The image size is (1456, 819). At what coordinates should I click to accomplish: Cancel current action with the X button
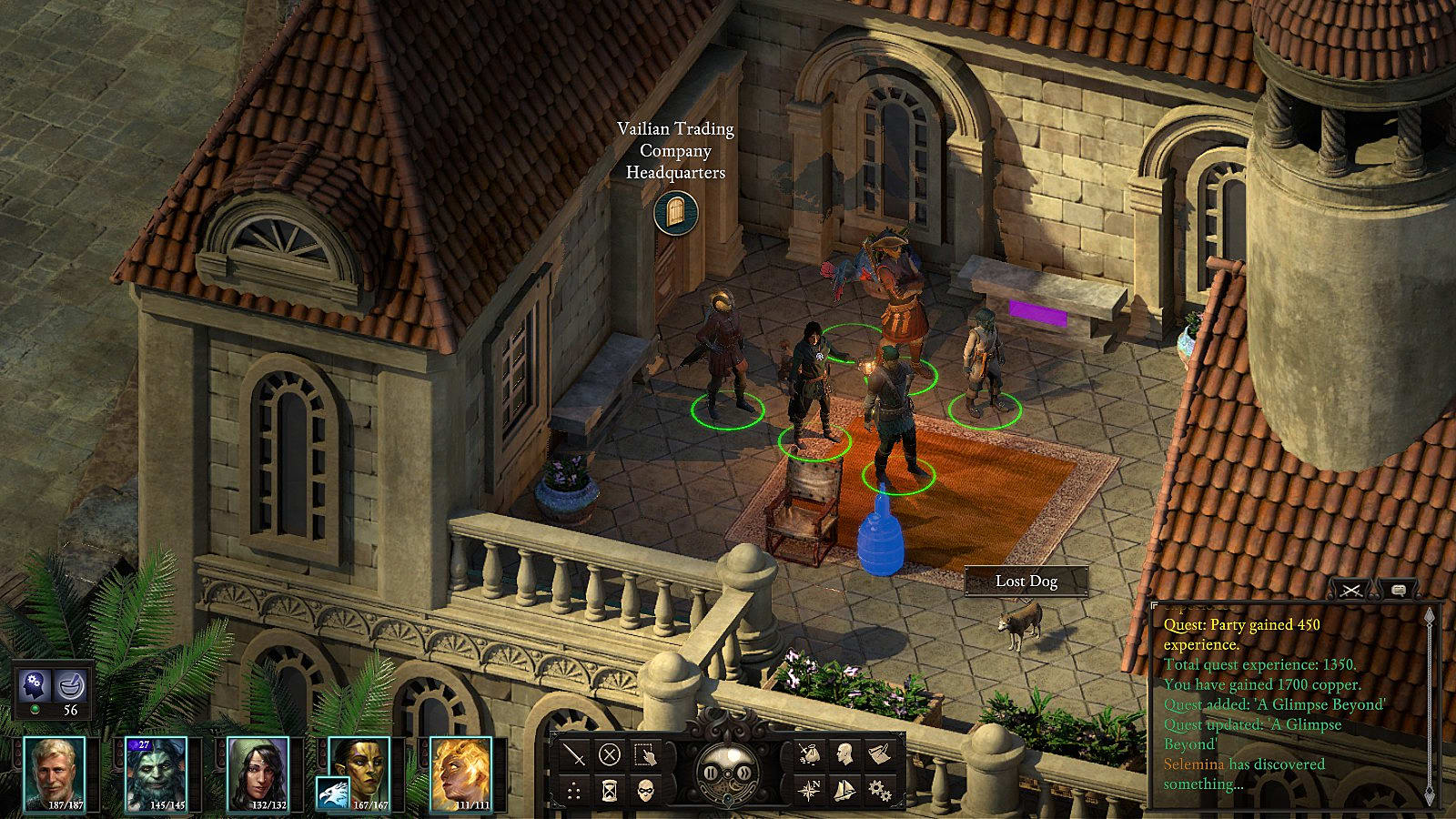610,754
